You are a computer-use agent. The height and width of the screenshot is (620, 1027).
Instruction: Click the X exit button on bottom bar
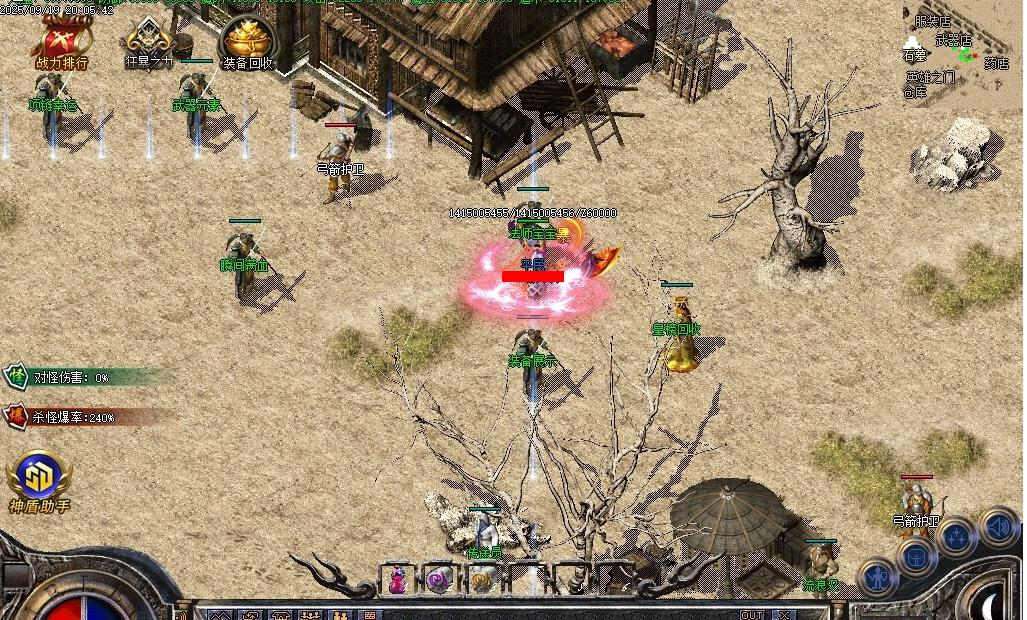pyautogui.click(x=784, y=614)
